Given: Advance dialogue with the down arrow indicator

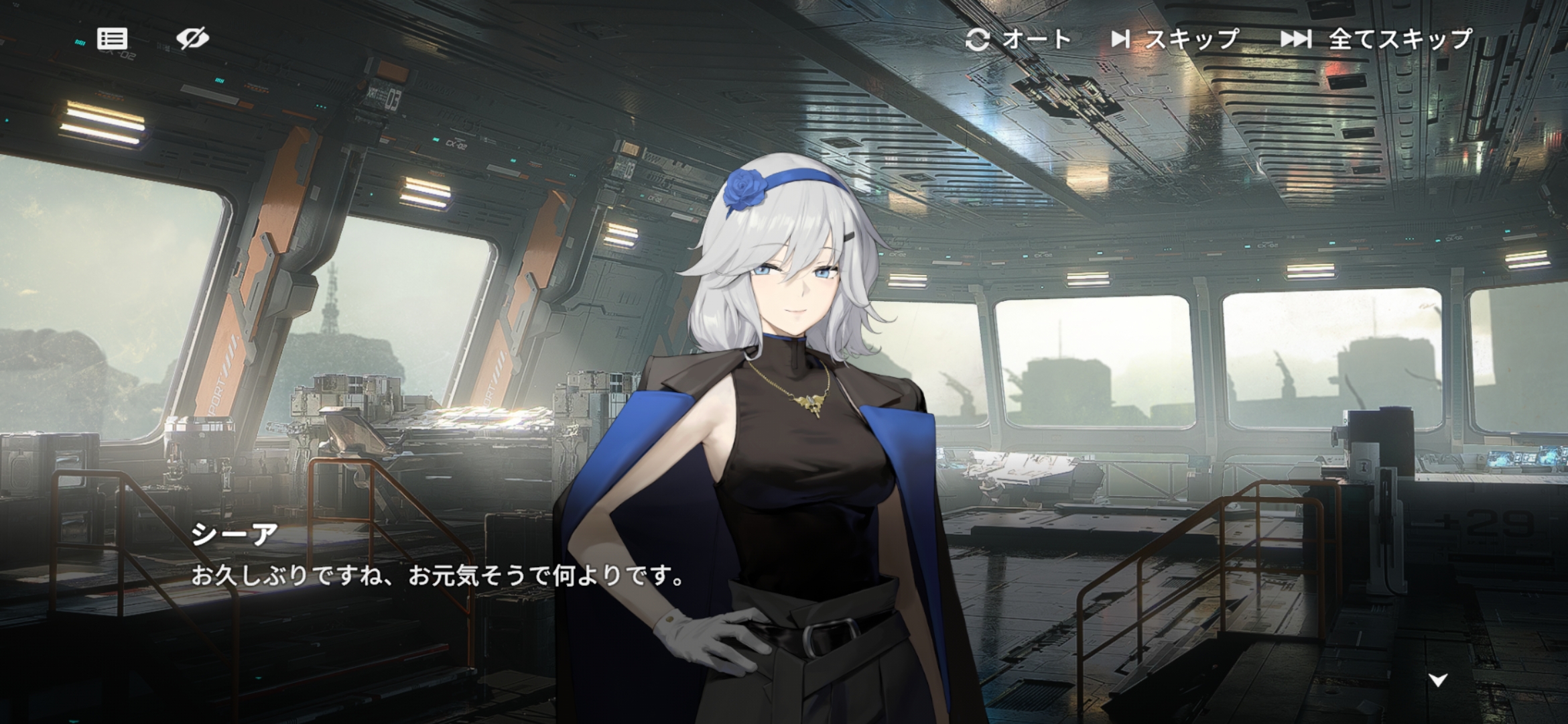Looking at the screenshot, I should (1438, 680).
